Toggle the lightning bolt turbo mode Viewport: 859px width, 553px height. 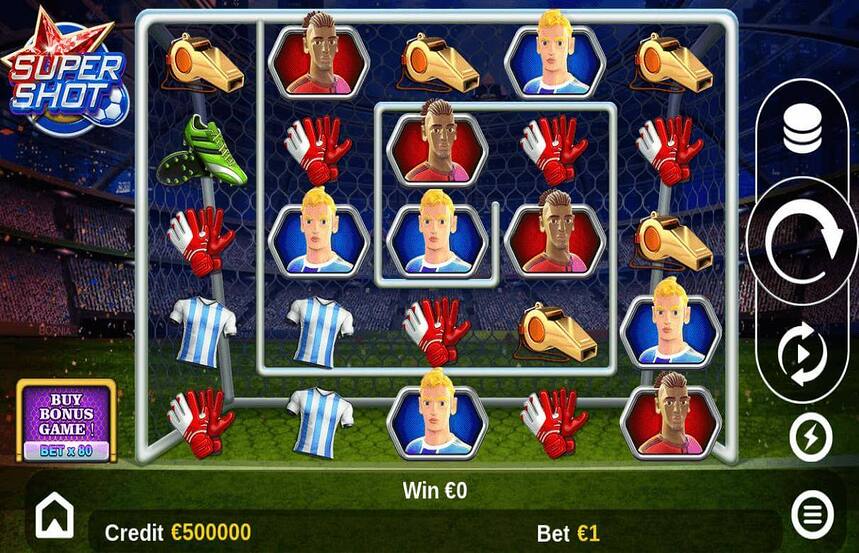pos(810,436)
